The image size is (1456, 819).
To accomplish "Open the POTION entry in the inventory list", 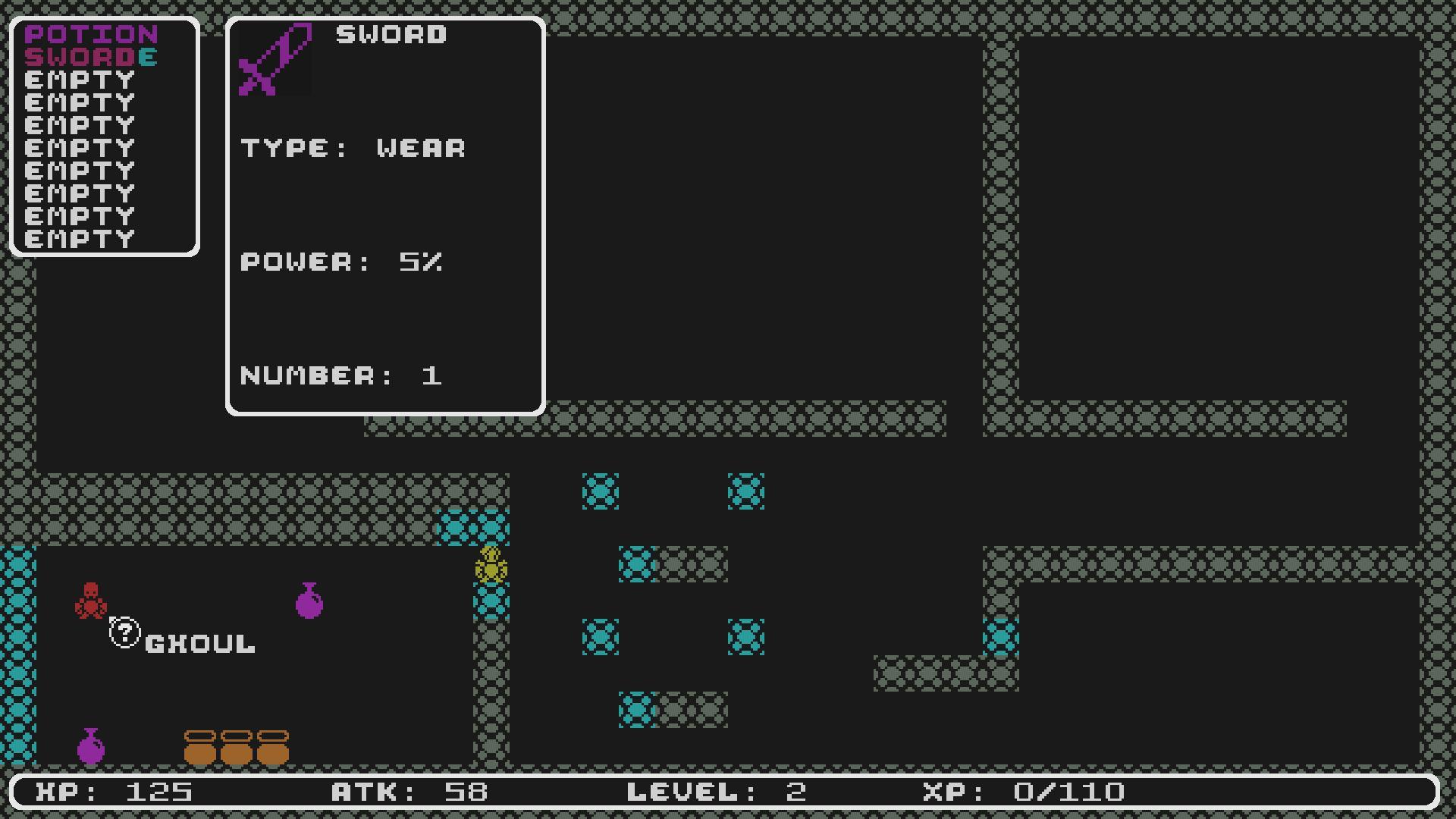I will pos(91,34).
